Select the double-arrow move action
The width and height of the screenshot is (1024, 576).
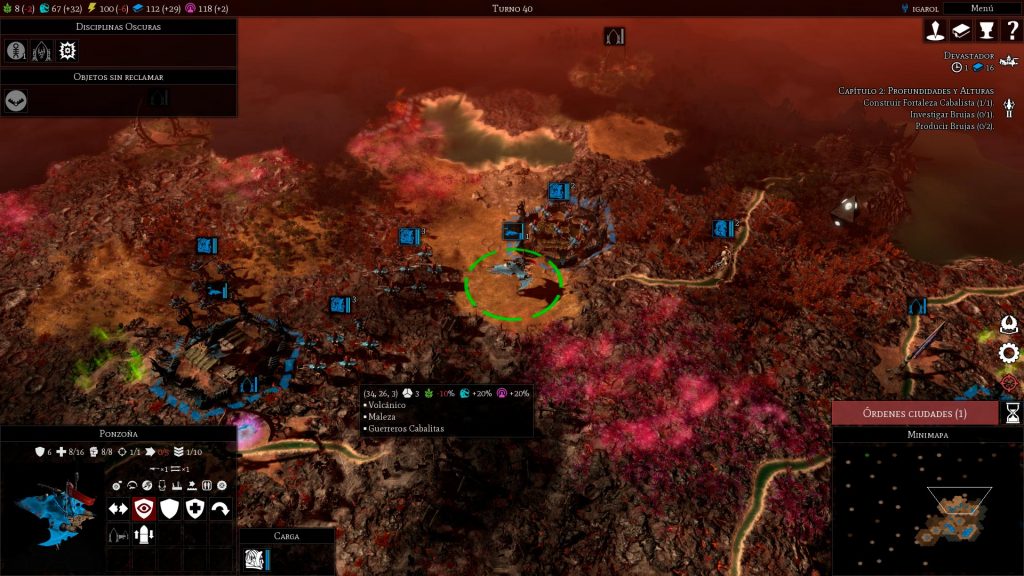(119, 509)
